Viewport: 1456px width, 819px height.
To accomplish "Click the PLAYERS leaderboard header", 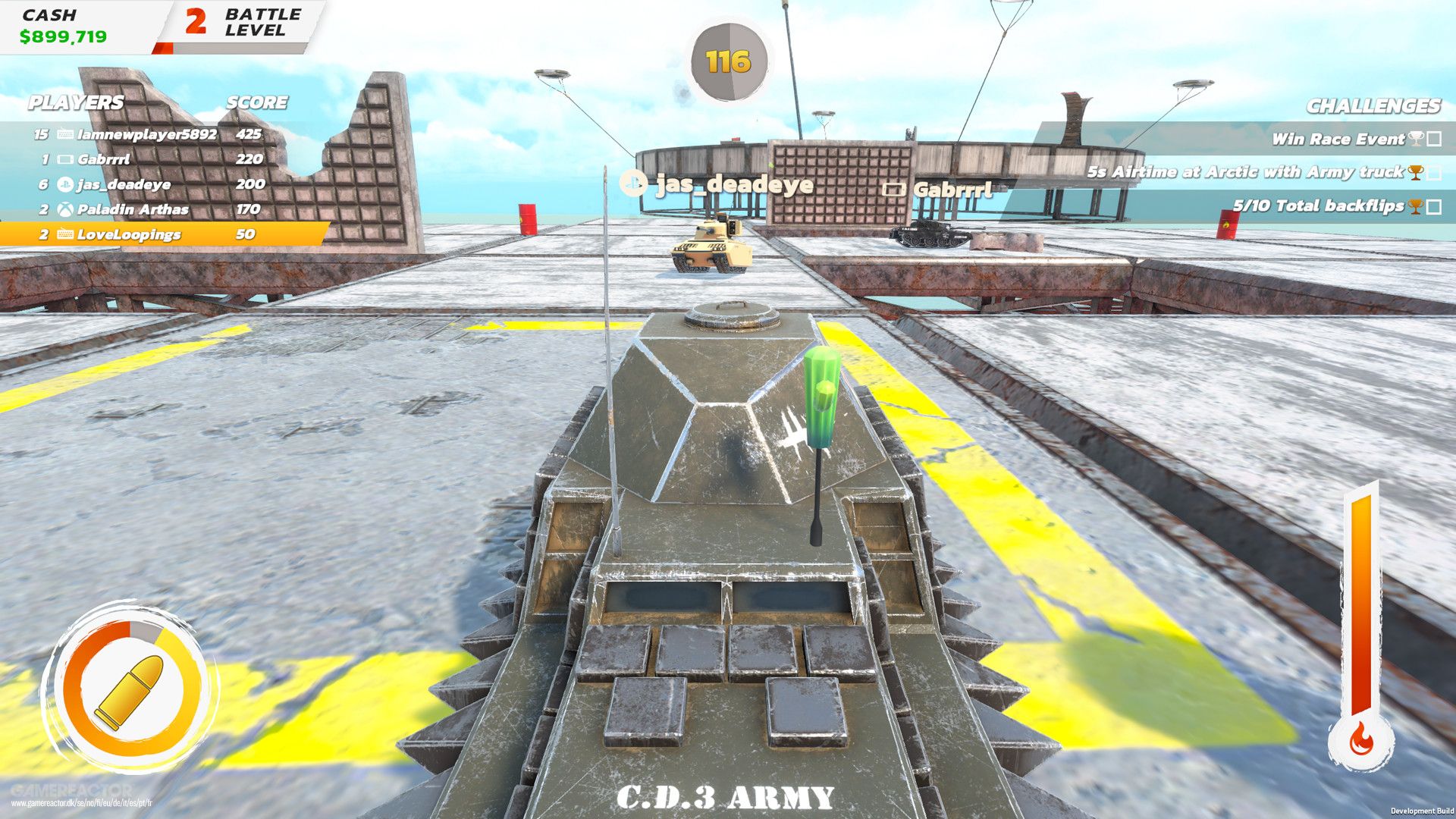I will tap(76, 103).
